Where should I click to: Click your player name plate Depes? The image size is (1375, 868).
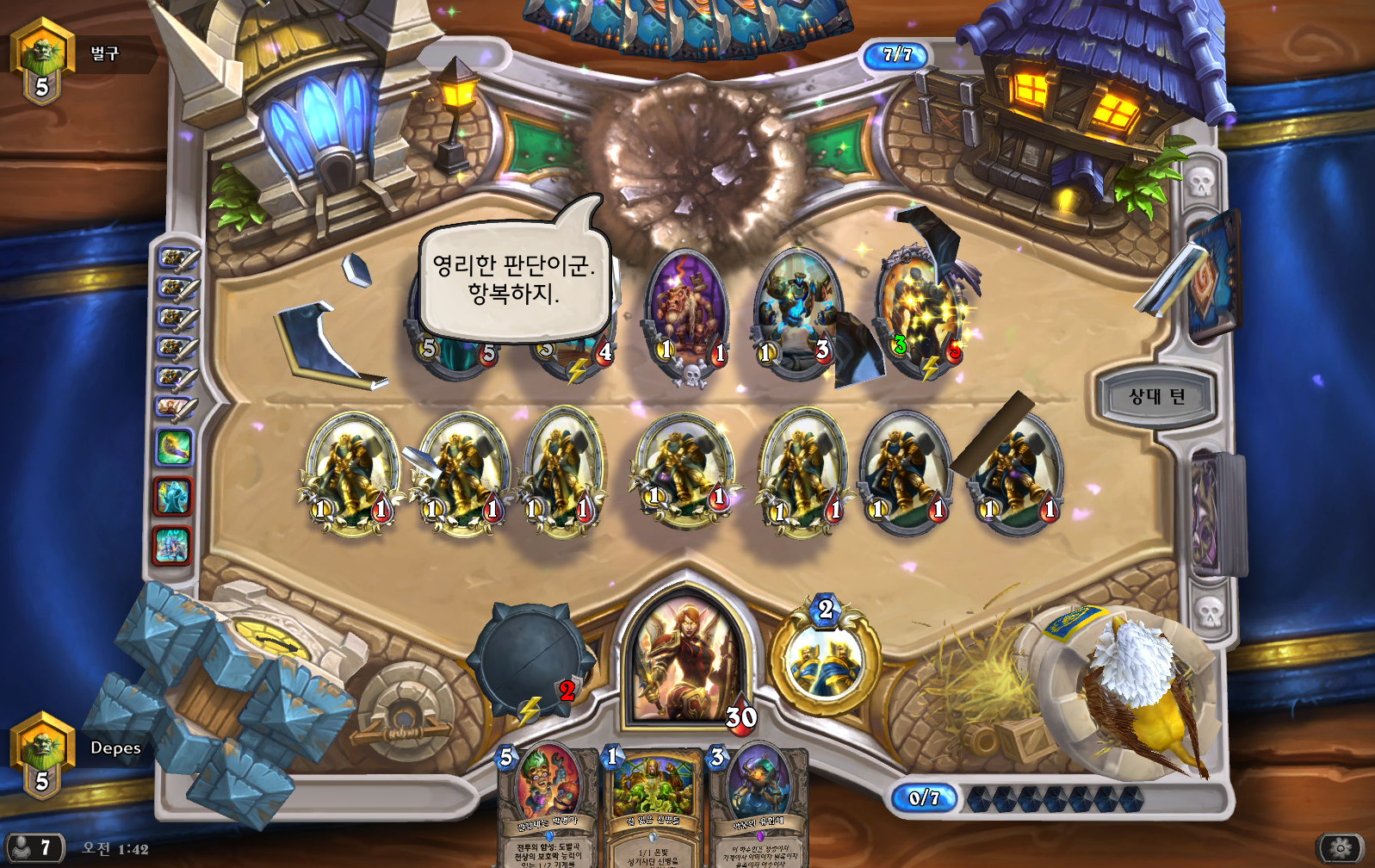tap(115, 747)
